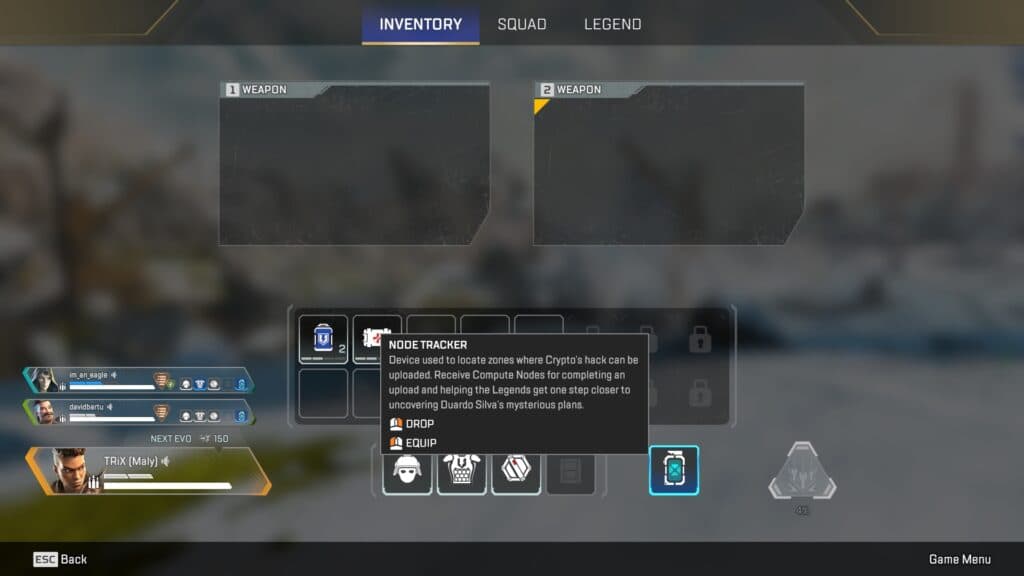Image resolution: width=1024 pixels, height=576 pixels.
Task: Select the Inventory tab
Action: pos(420,24)
